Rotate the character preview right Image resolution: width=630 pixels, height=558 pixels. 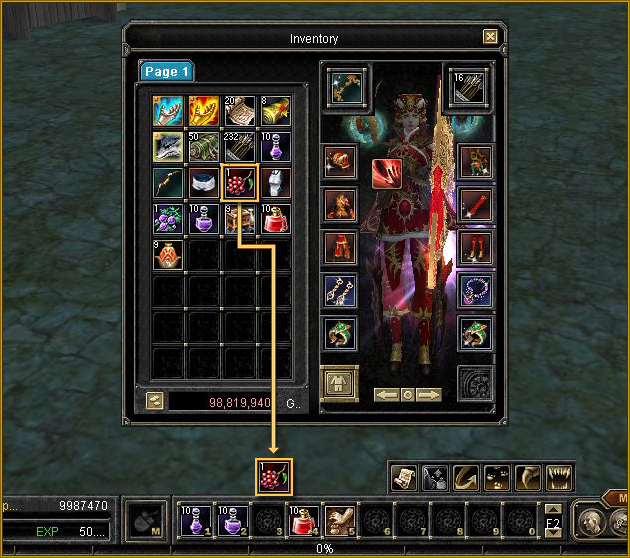[429, 395]
